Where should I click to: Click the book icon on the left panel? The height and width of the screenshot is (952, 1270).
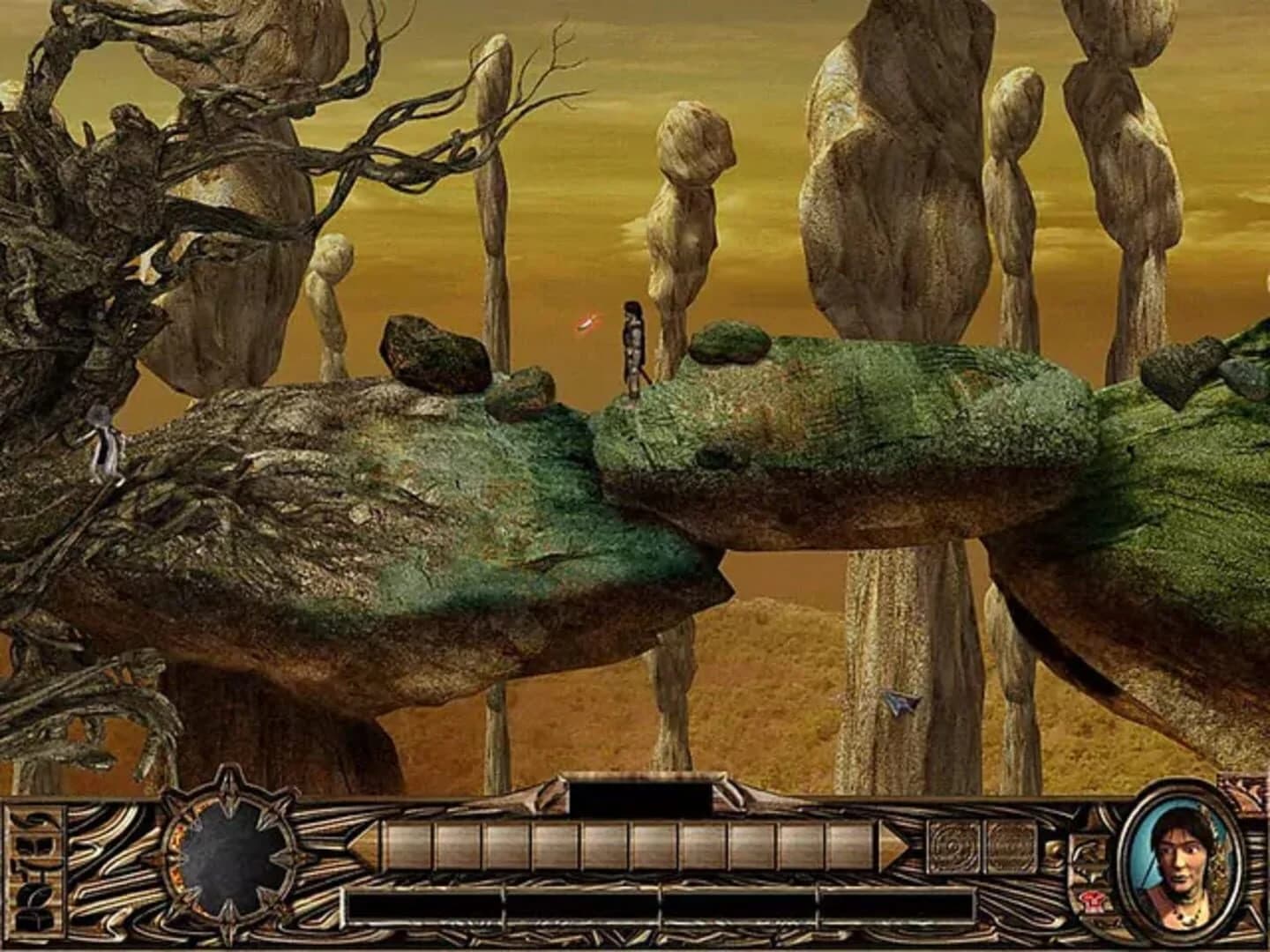pos(33,844)
